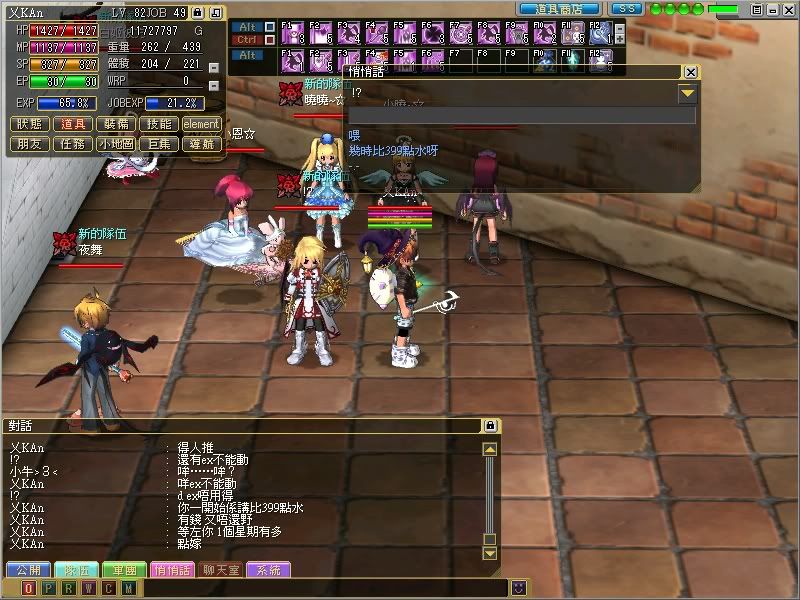Switch to the 隊伍 party chat tab
The width and height of the screenshot is (800, 600).
coord(75,570)
